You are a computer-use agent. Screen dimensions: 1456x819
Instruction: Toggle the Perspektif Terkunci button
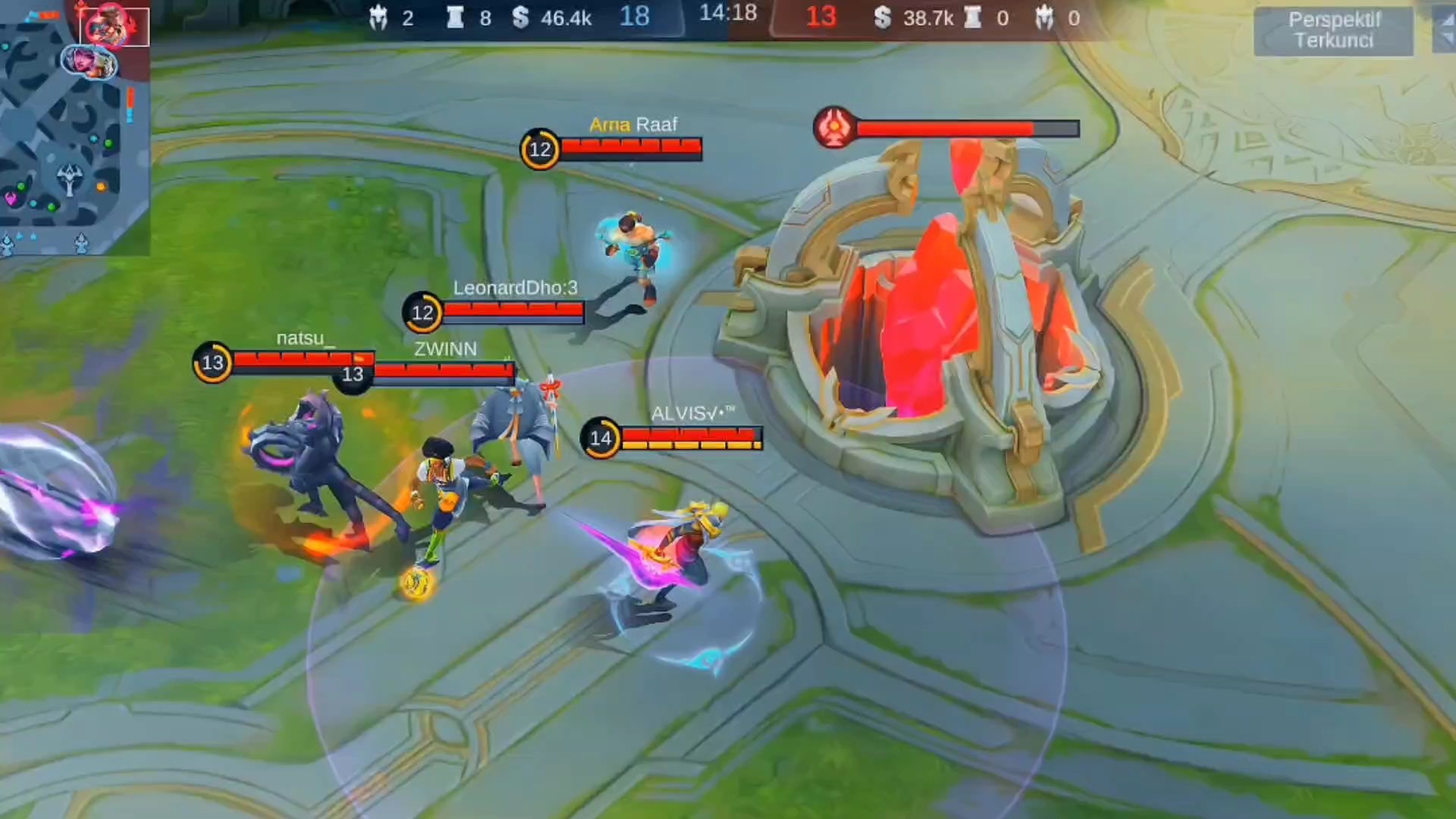coord(1333,30)
